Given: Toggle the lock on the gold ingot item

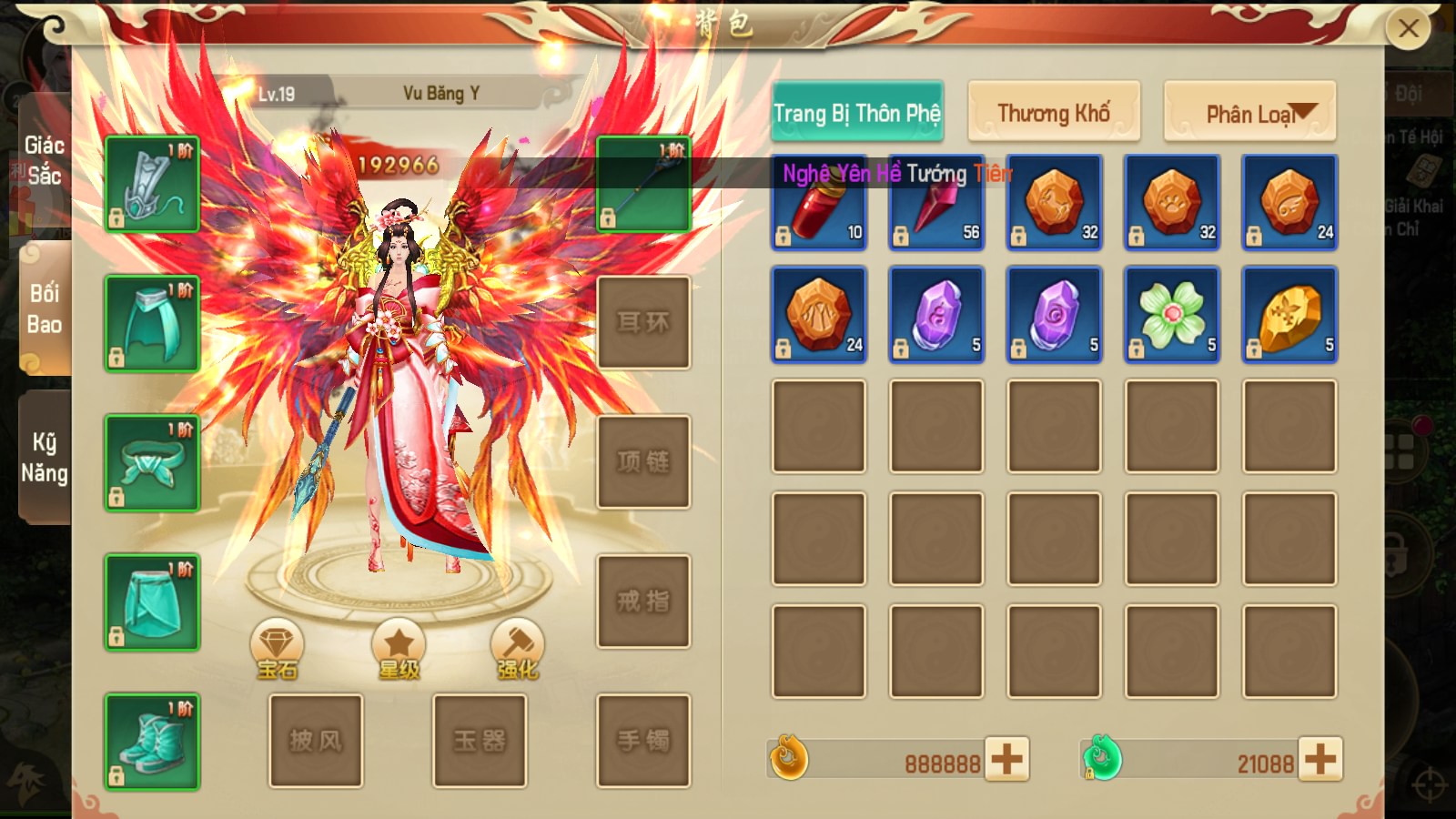Looking at the screenshot, I should pyautogui.click(x=1254, y=349).
